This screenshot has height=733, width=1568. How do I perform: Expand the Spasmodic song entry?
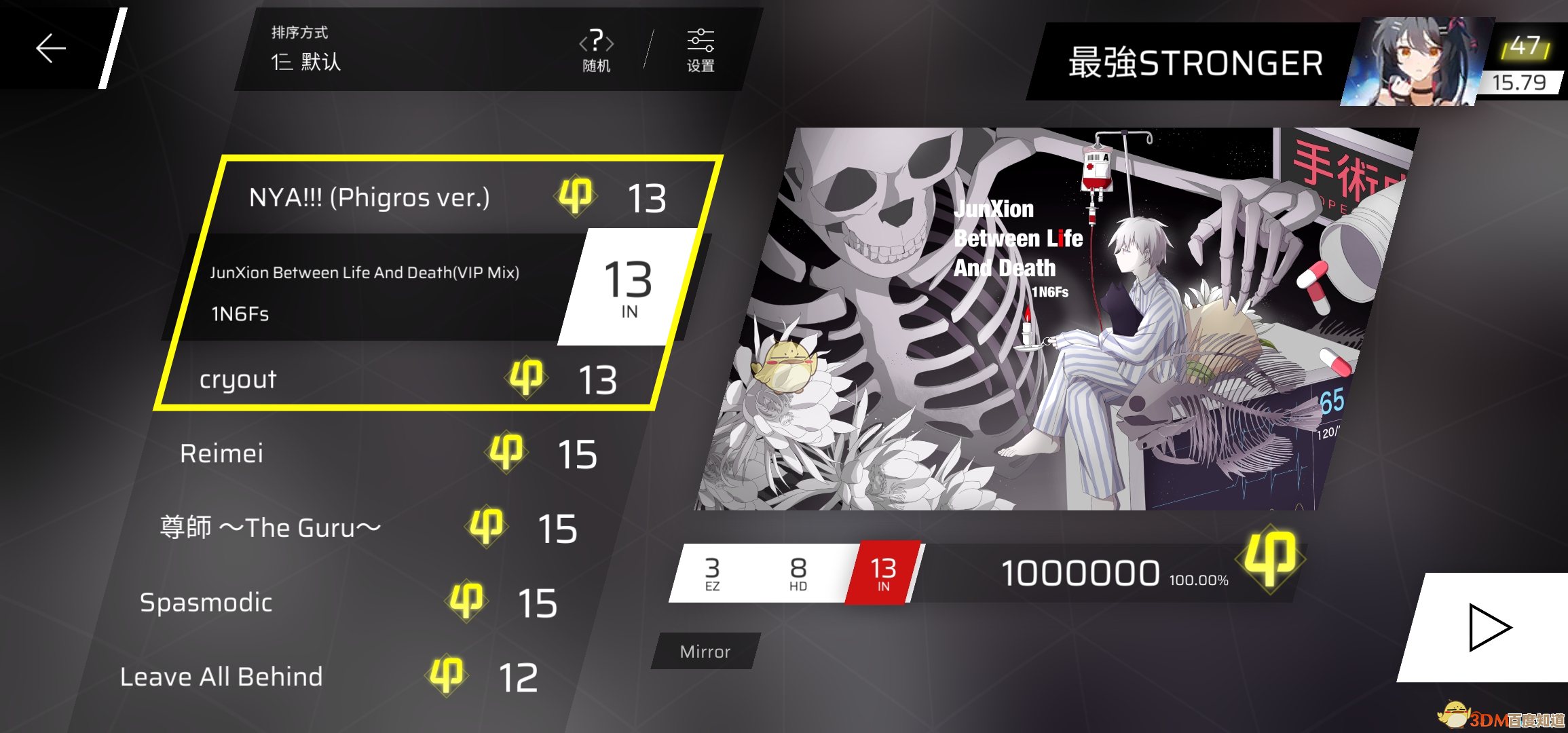207,601
